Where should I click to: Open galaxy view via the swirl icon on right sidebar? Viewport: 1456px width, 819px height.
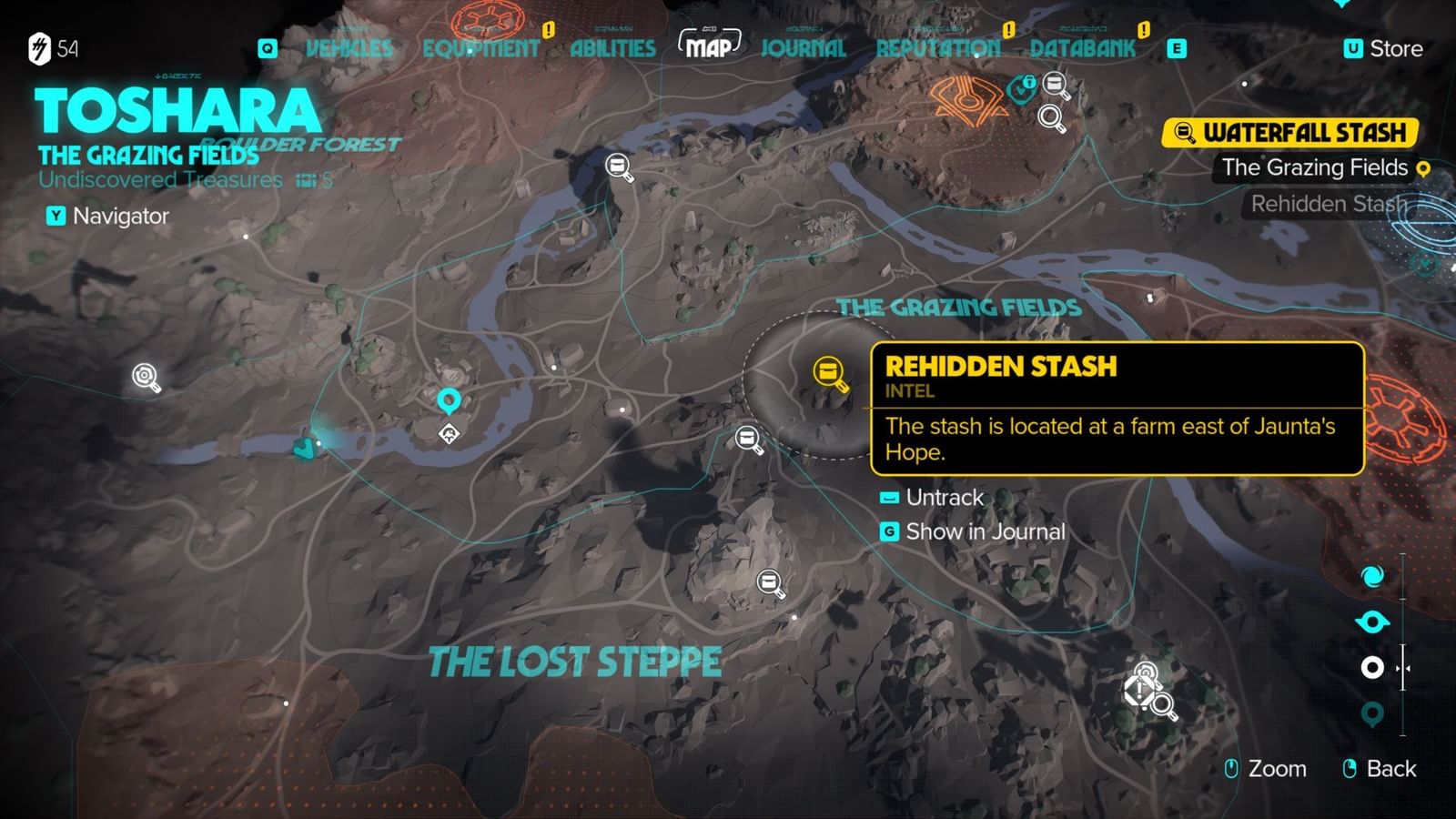[1374, 576]
